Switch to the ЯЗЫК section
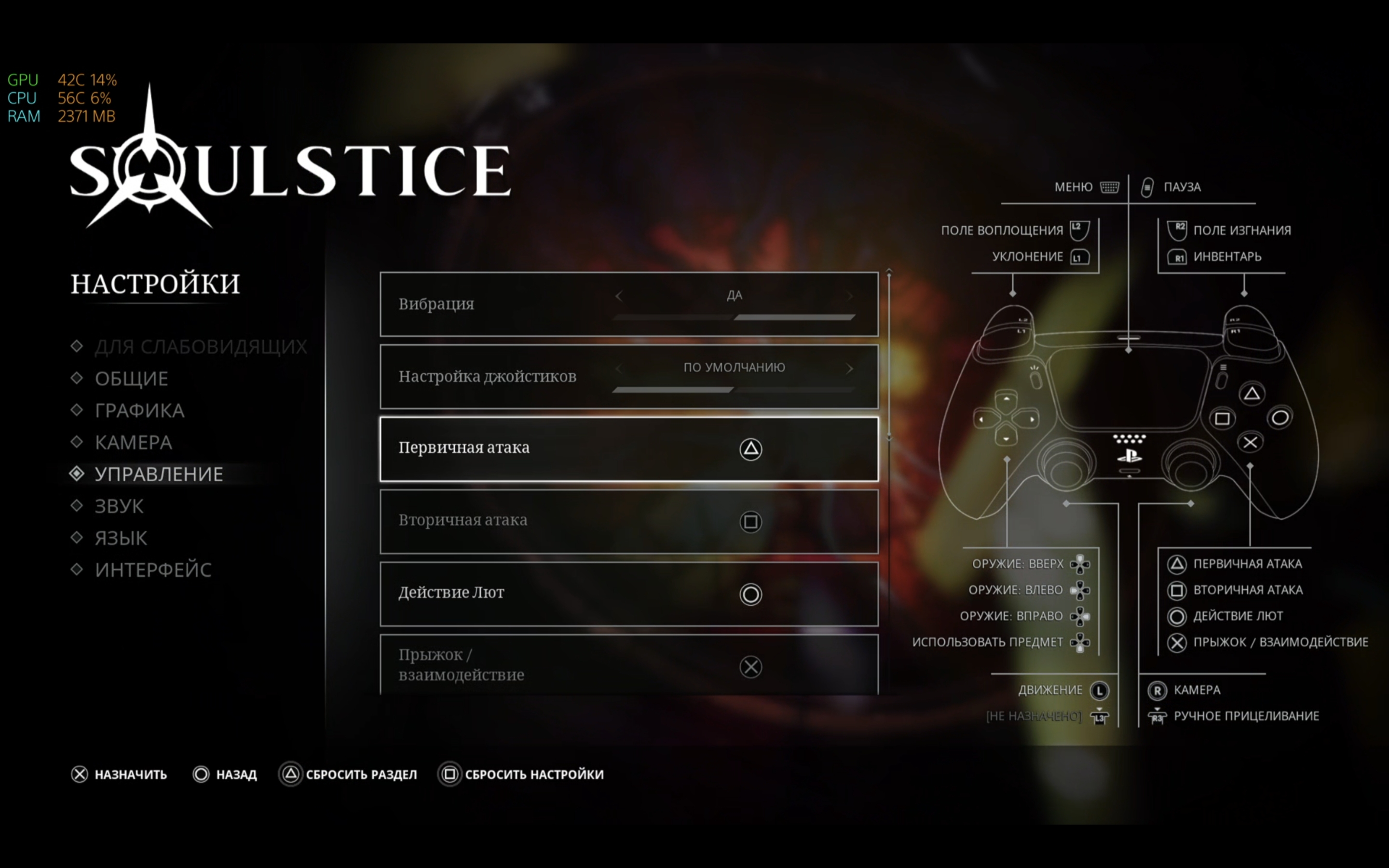Screen dimensions: 1389x868 pos(121,538)
